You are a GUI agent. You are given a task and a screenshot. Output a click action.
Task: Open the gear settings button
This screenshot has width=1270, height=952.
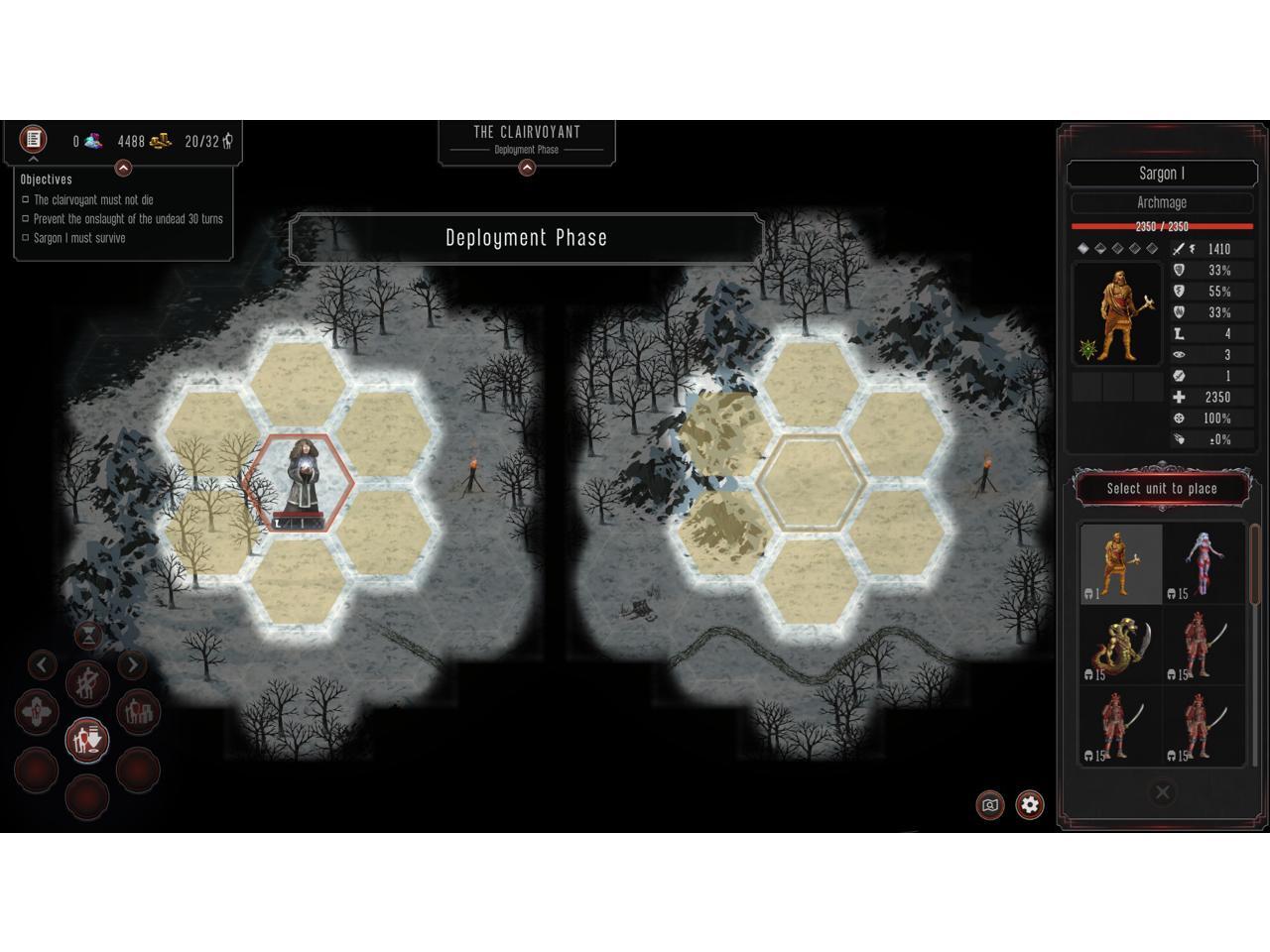click(x=1030, y=804)
